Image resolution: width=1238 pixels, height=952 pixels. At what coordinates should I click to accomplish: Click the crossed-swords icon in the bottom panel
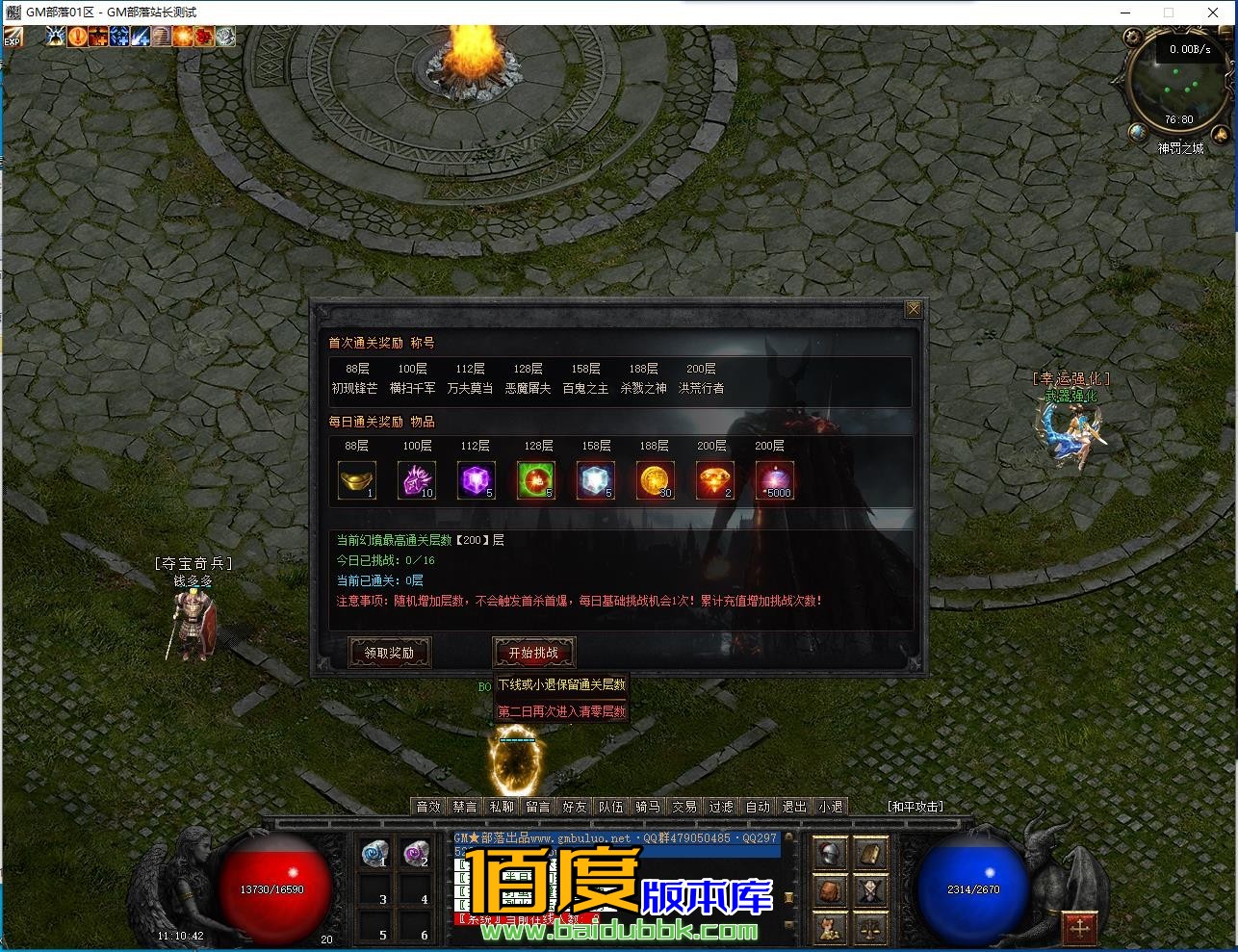tap(870, 889)
